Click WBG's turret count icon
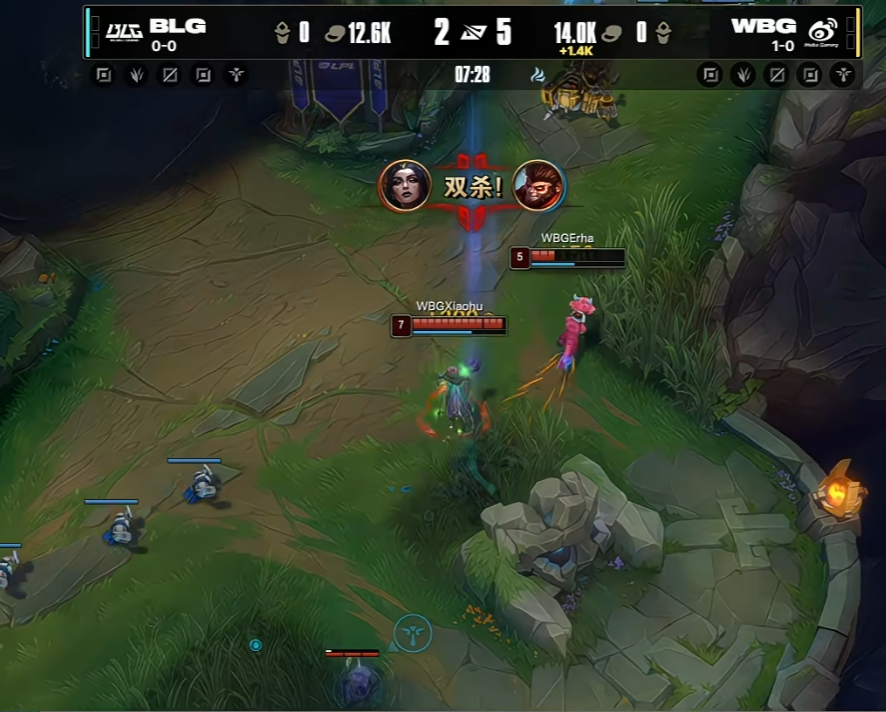The image size is (886, 712). (662, 33)
